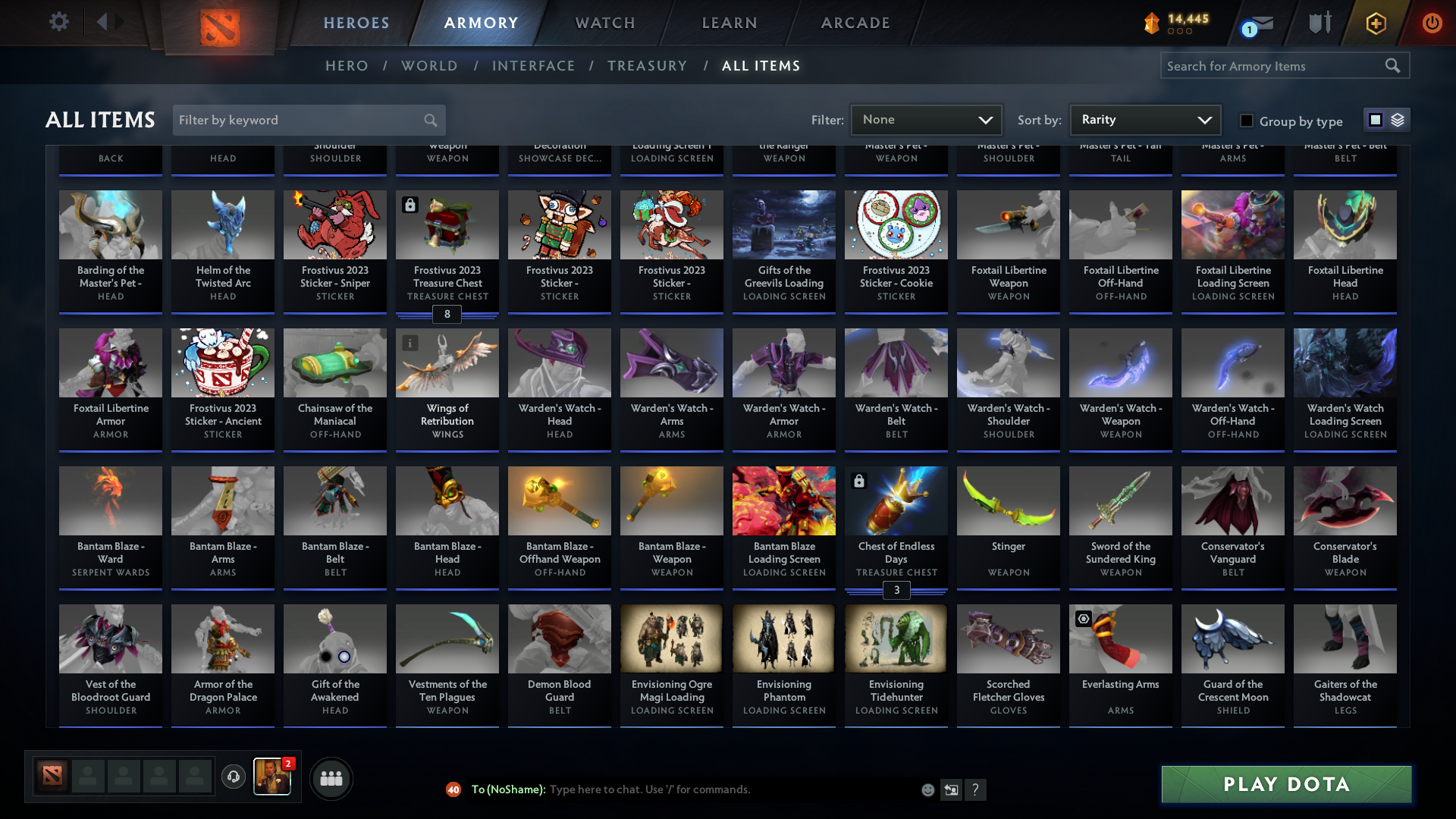The image size is (1456, 819).
Task: Select the single item grid view toggle
Action: [x=1375, y=119]
